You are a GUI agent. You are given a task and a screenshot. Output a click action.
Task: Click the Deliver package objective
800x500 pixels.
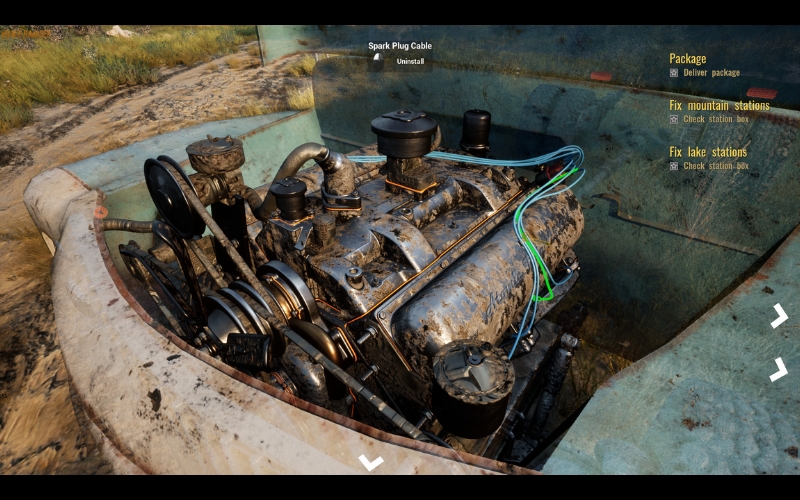(711, 73)
